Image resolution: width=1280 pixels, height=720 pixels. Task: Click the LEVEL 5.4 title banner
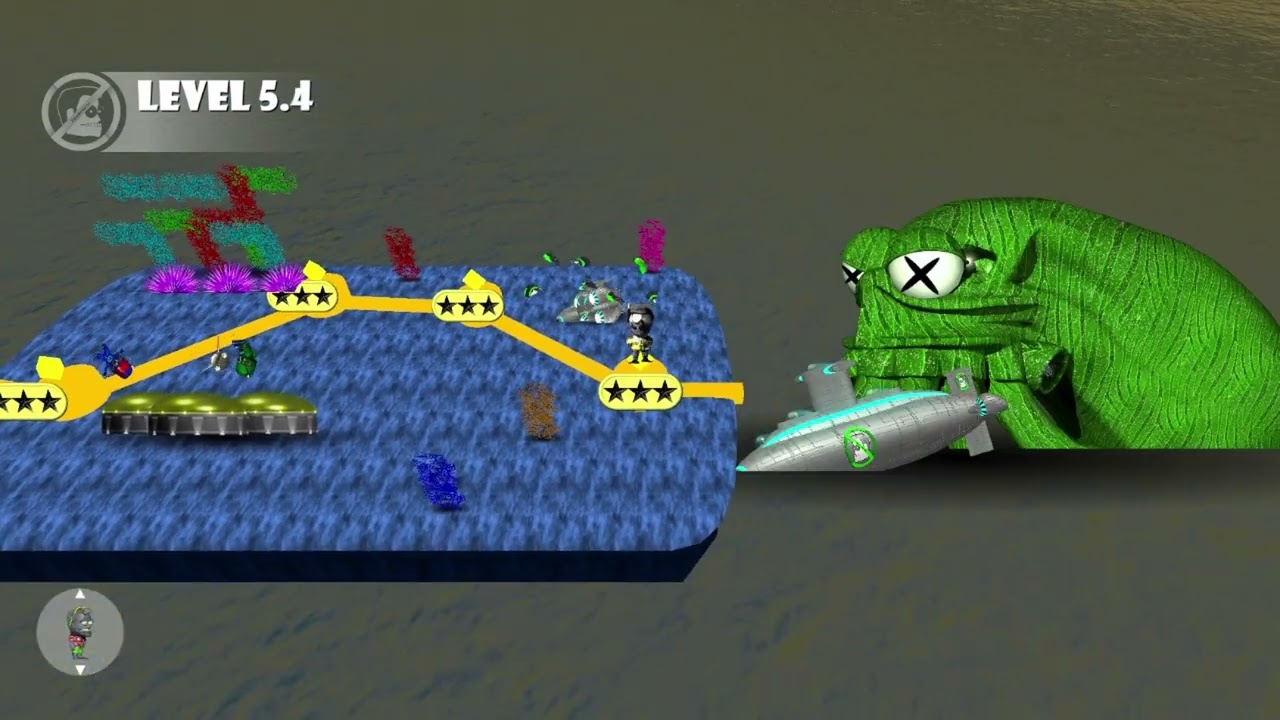click(225, 97)
